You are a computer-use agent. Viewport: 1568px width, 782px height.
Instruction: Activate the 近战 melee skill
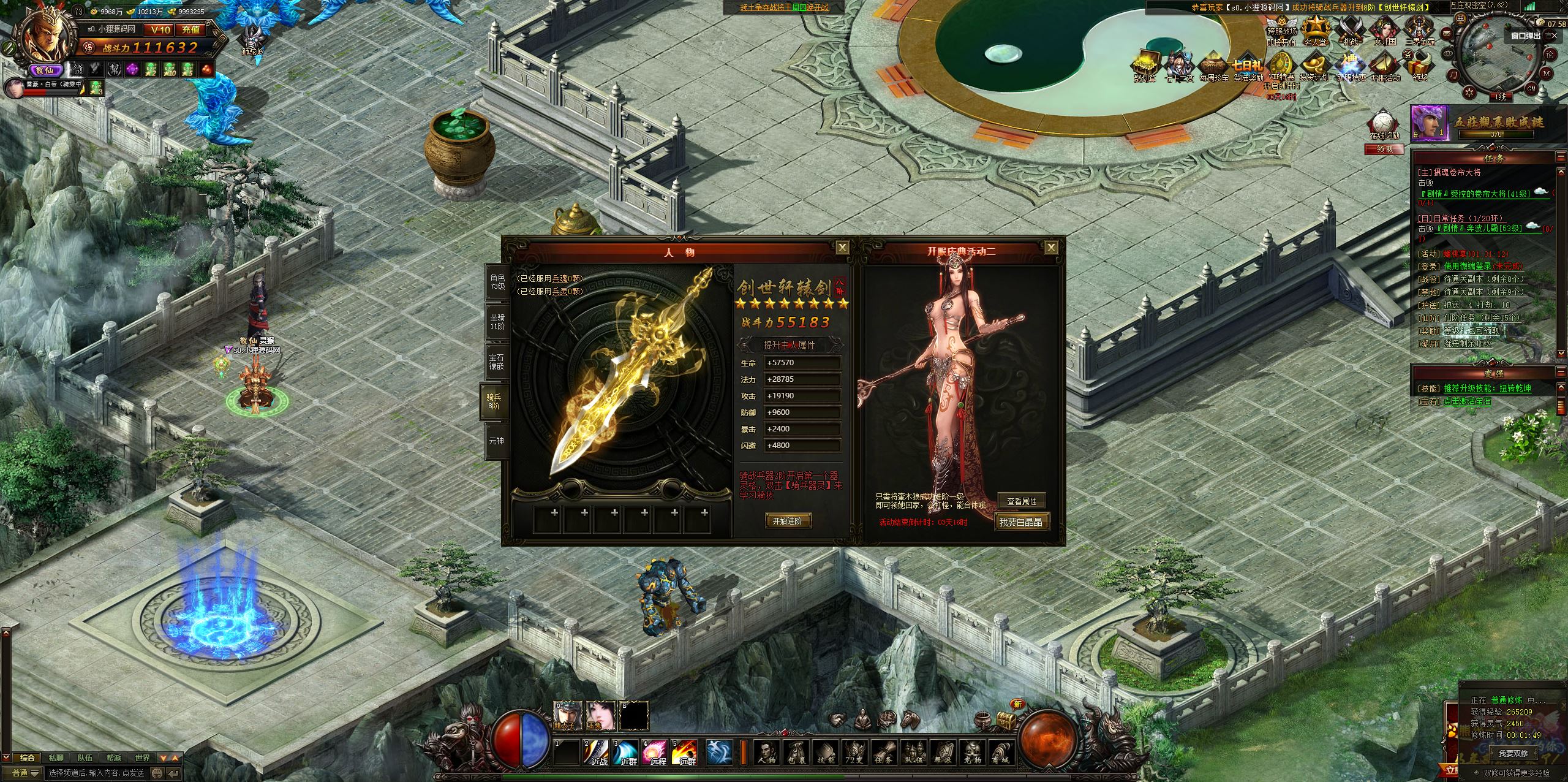597,753
